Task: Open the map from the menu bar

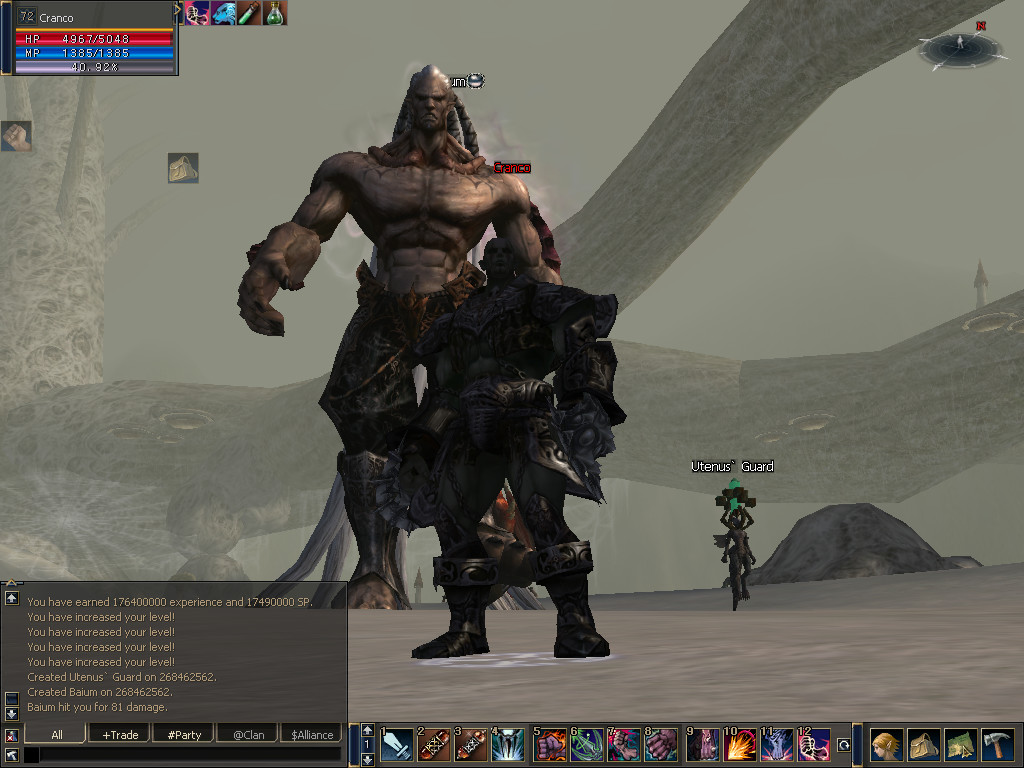Action: [x=960, y=745]
